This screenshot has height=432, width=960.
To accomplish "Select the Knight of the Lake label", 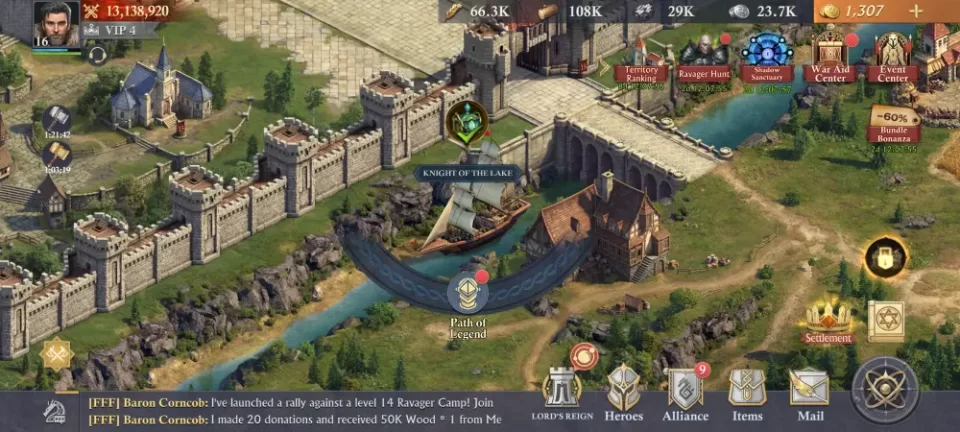I will [x=470, y=173].
